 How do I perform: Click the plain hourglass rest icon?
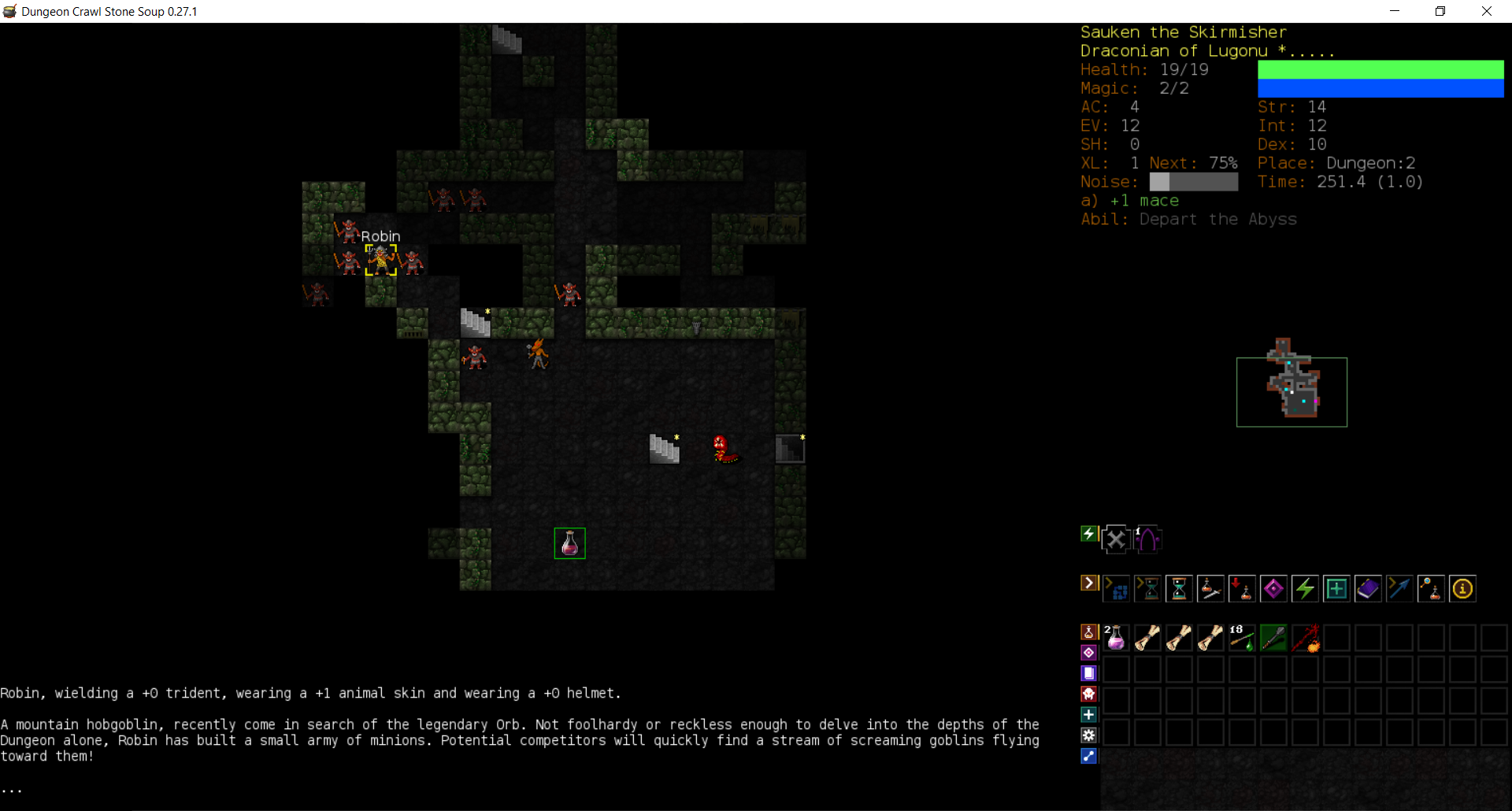(x=1179, y=589)
